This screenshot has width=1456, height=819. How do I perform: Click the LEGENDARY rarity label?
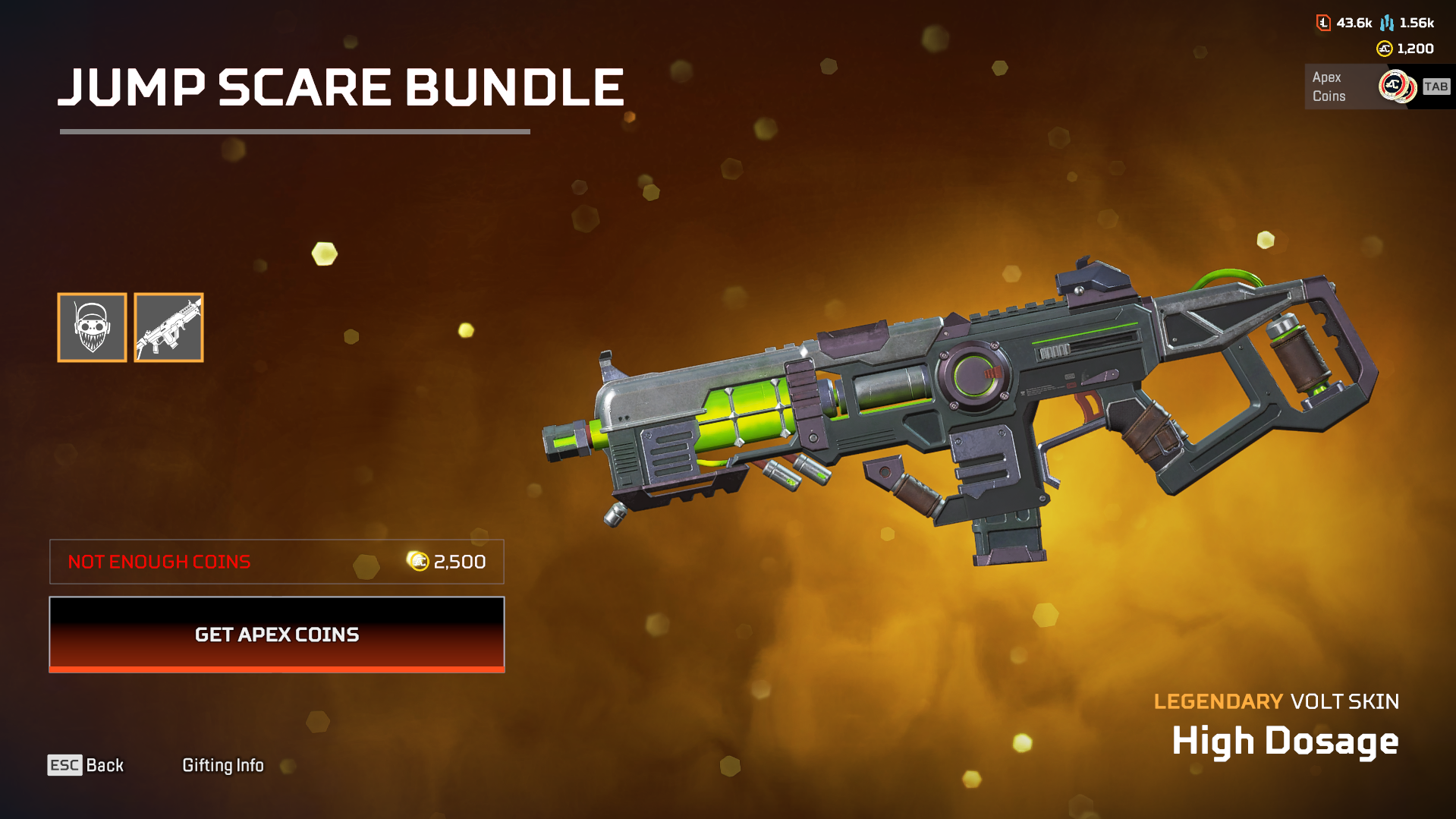click(1215, 701)
